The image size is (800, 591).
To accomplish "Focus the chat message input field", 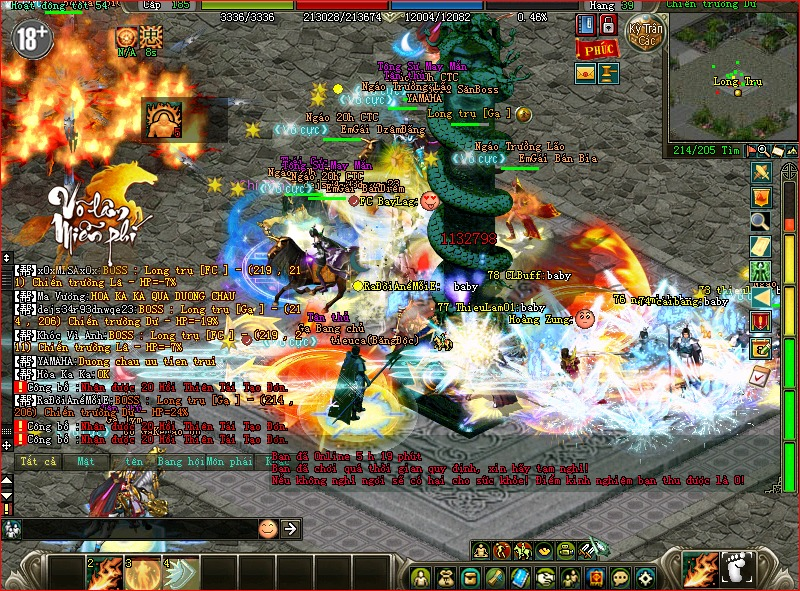I will (140, 528).
